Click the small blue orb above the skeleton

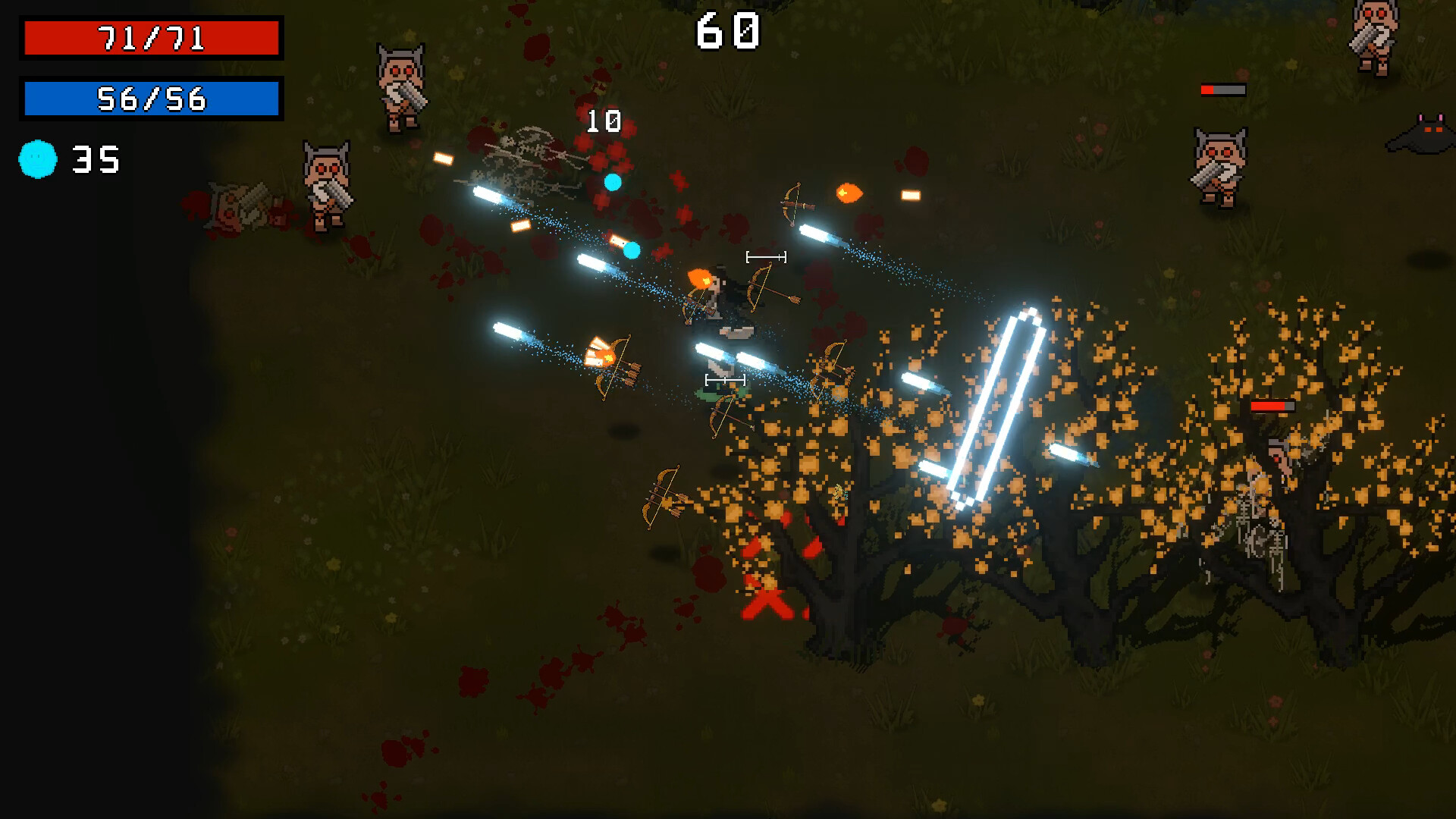coord(614,180)
